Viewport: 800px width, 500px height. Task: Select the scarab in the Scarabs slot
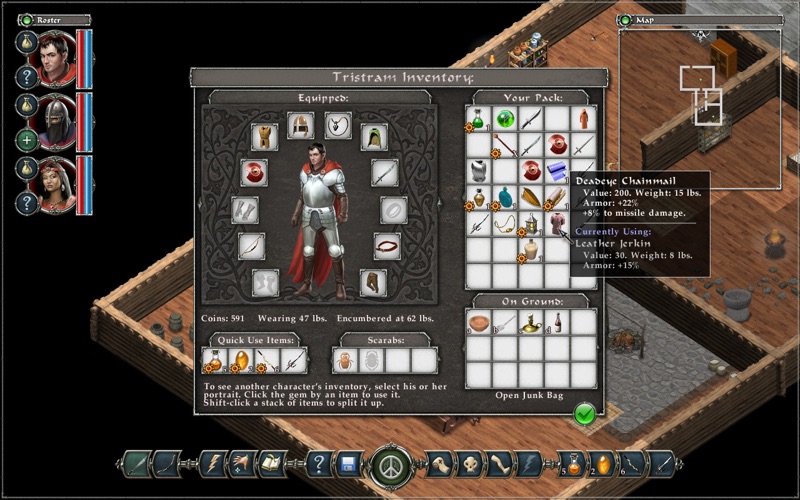tap(346, 360)
